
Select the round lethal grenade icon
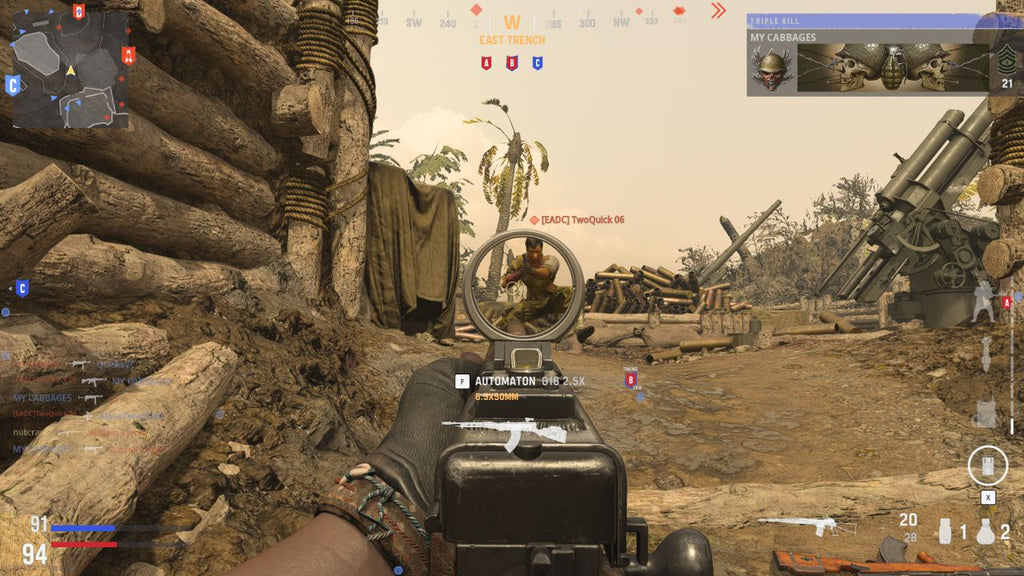[x=986, y=531]
